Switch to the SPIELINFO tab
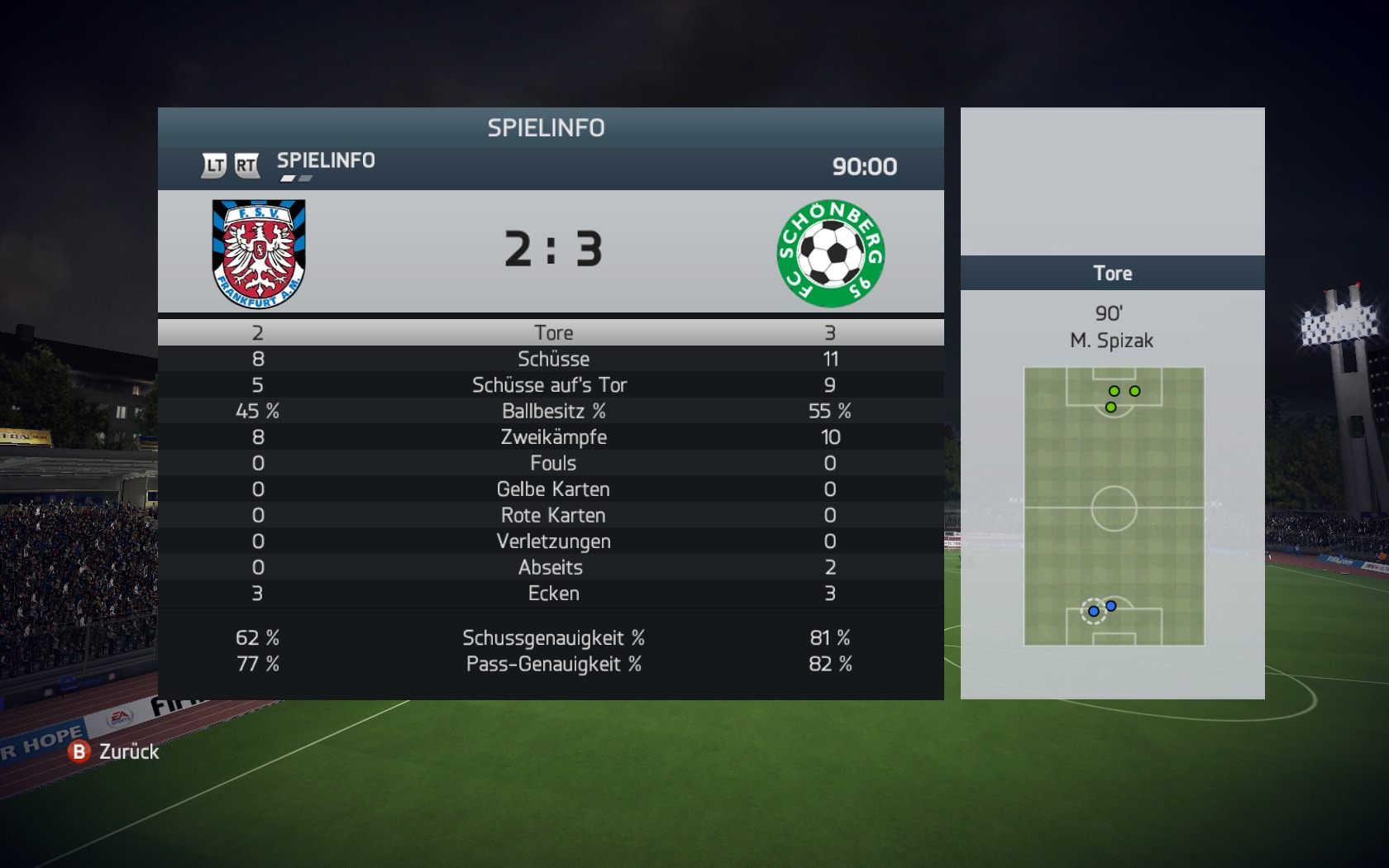Viewport: 1389px width, 868px height. [x=326, y=160]
